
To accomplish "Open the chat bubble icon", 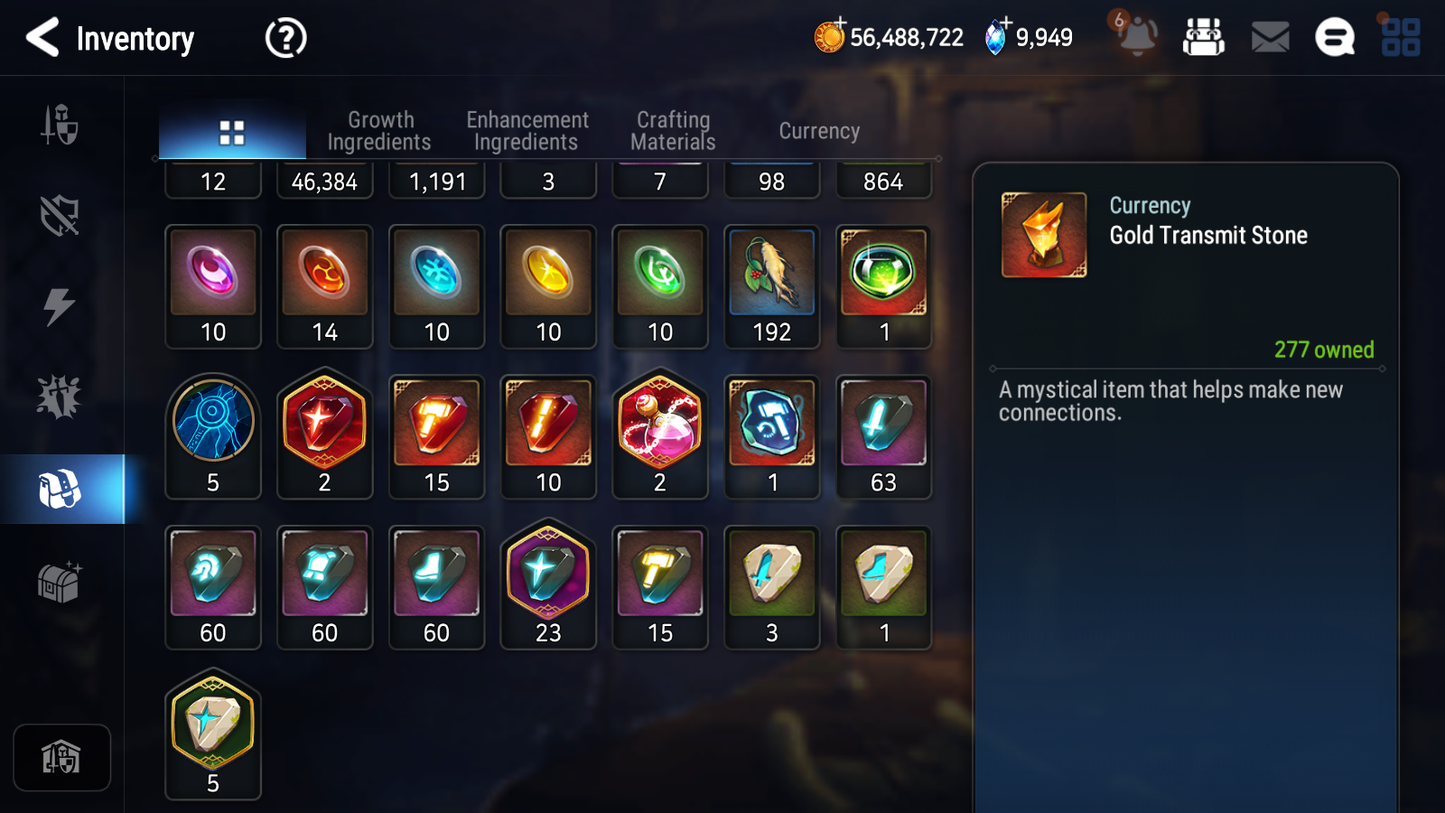I will coord(1334,36).
